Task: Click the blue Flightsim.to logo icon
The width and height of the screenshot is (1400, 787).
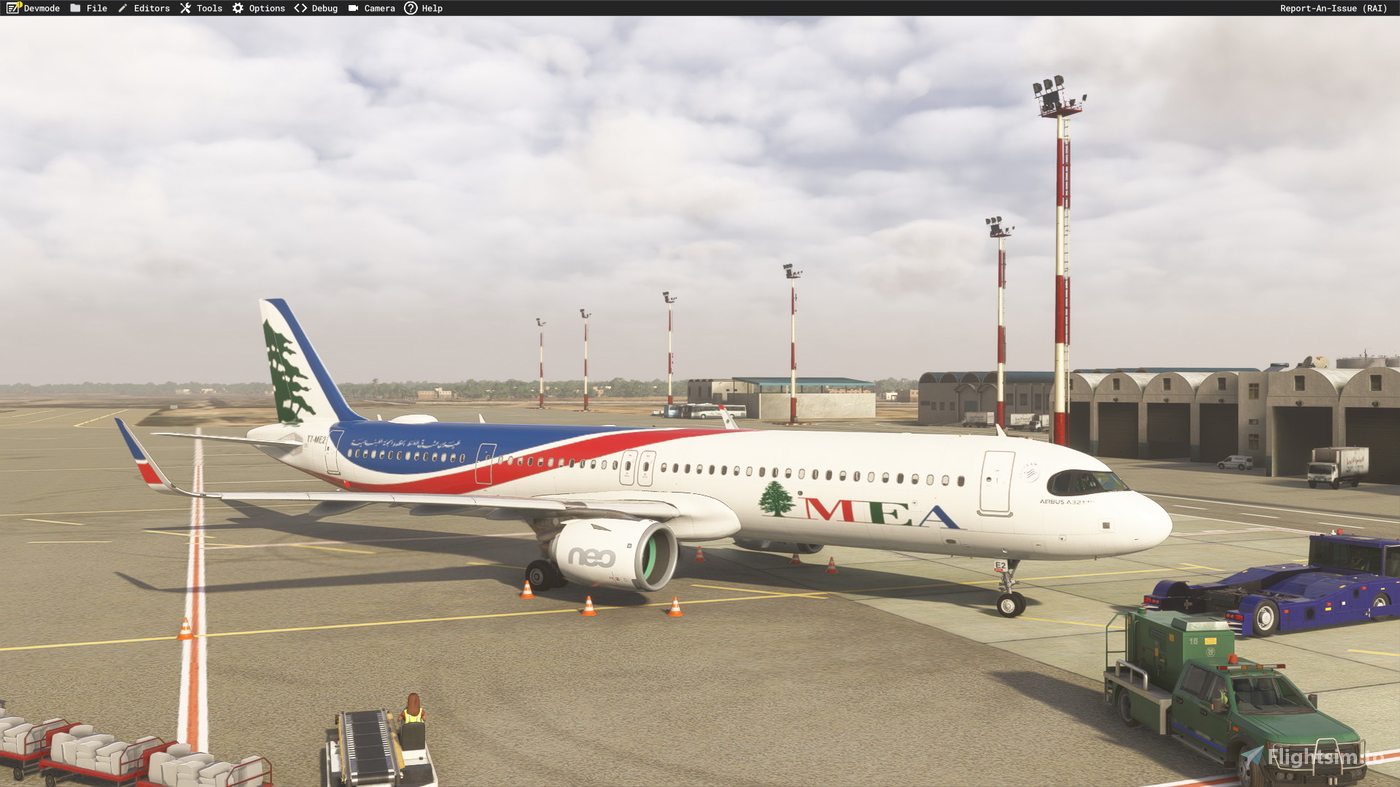Action: (1252, 757)
